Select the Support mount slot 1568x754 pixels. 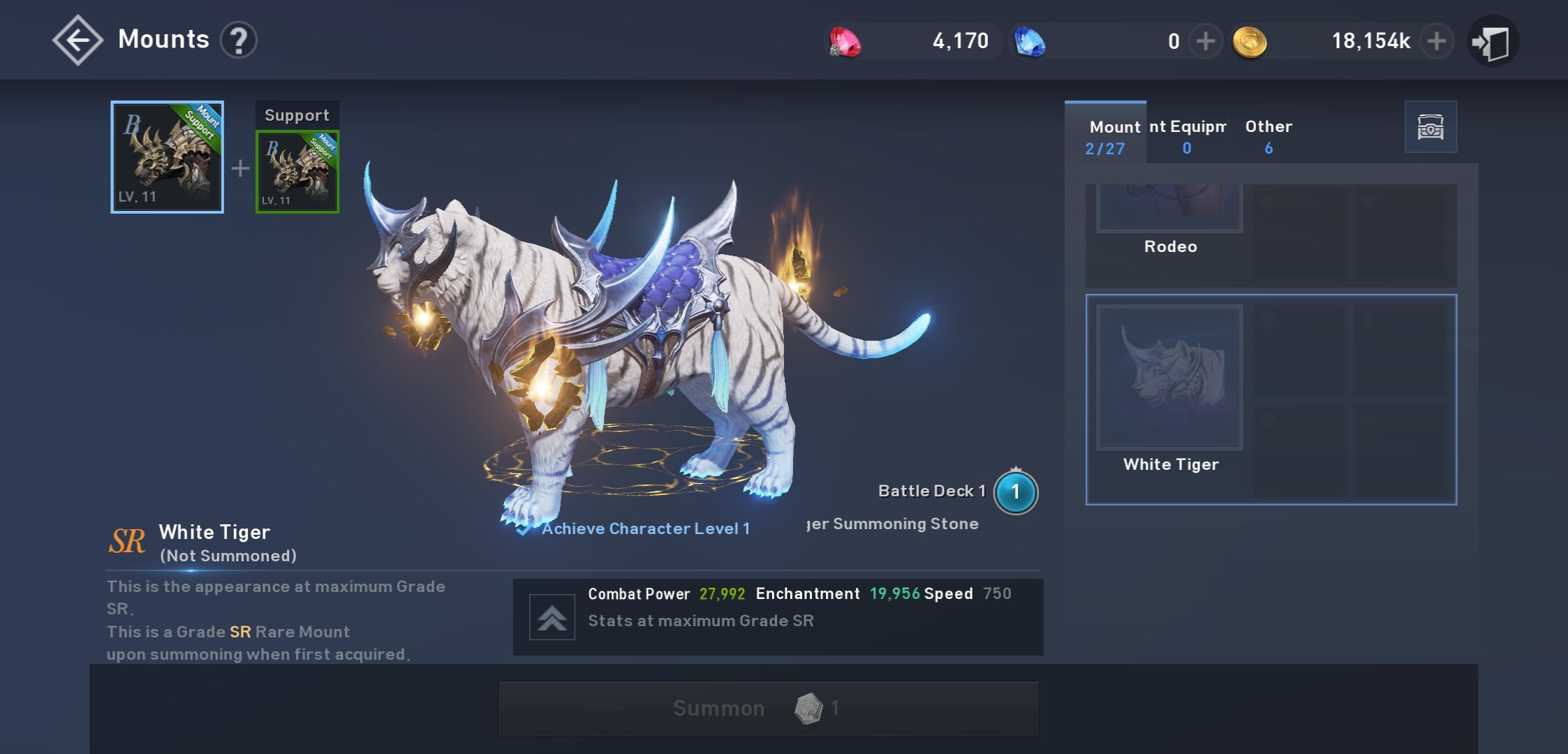tap(297, 172)
